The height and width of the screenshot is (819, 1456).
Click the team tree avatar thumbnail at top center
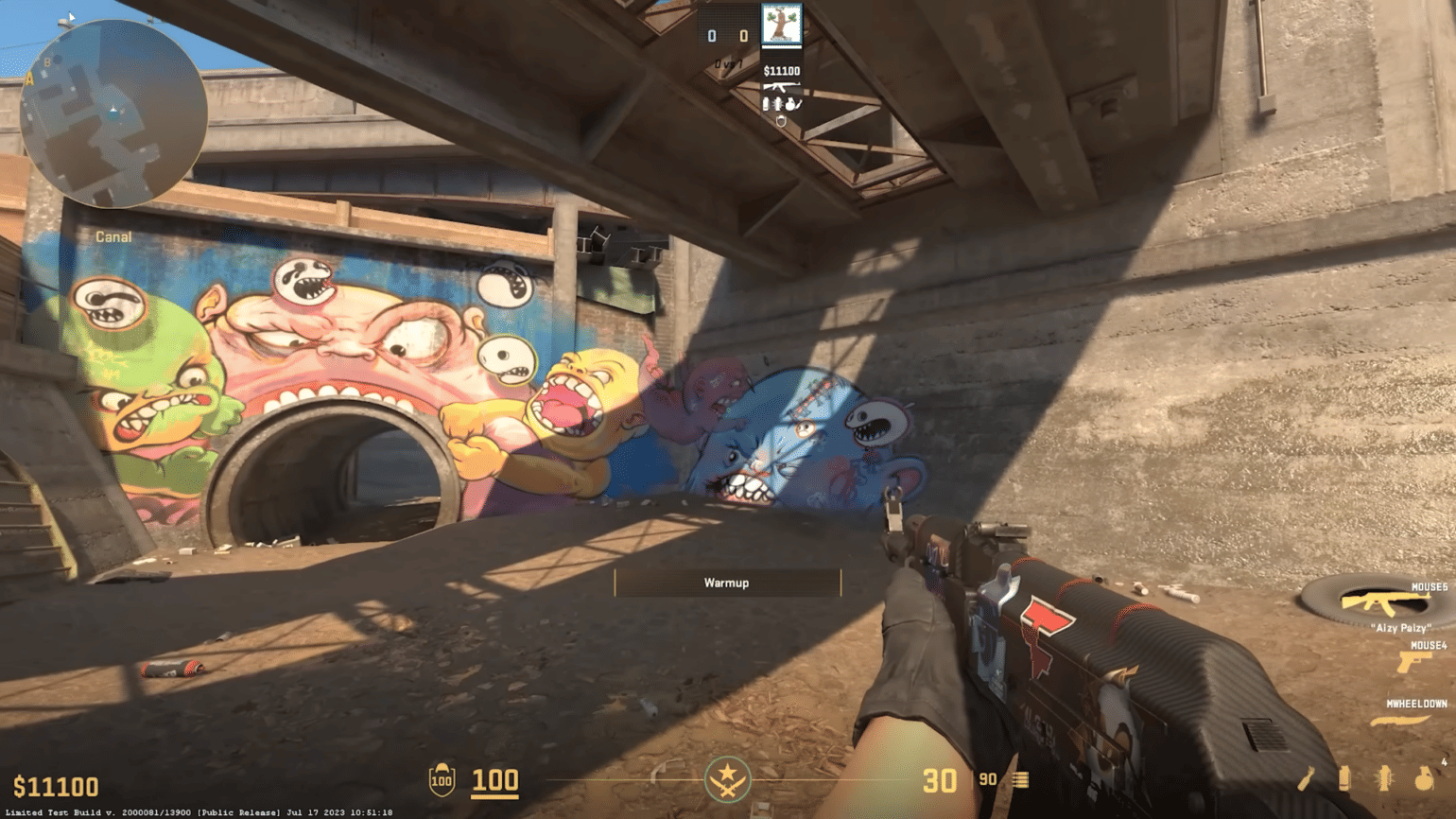pos(781,25)
